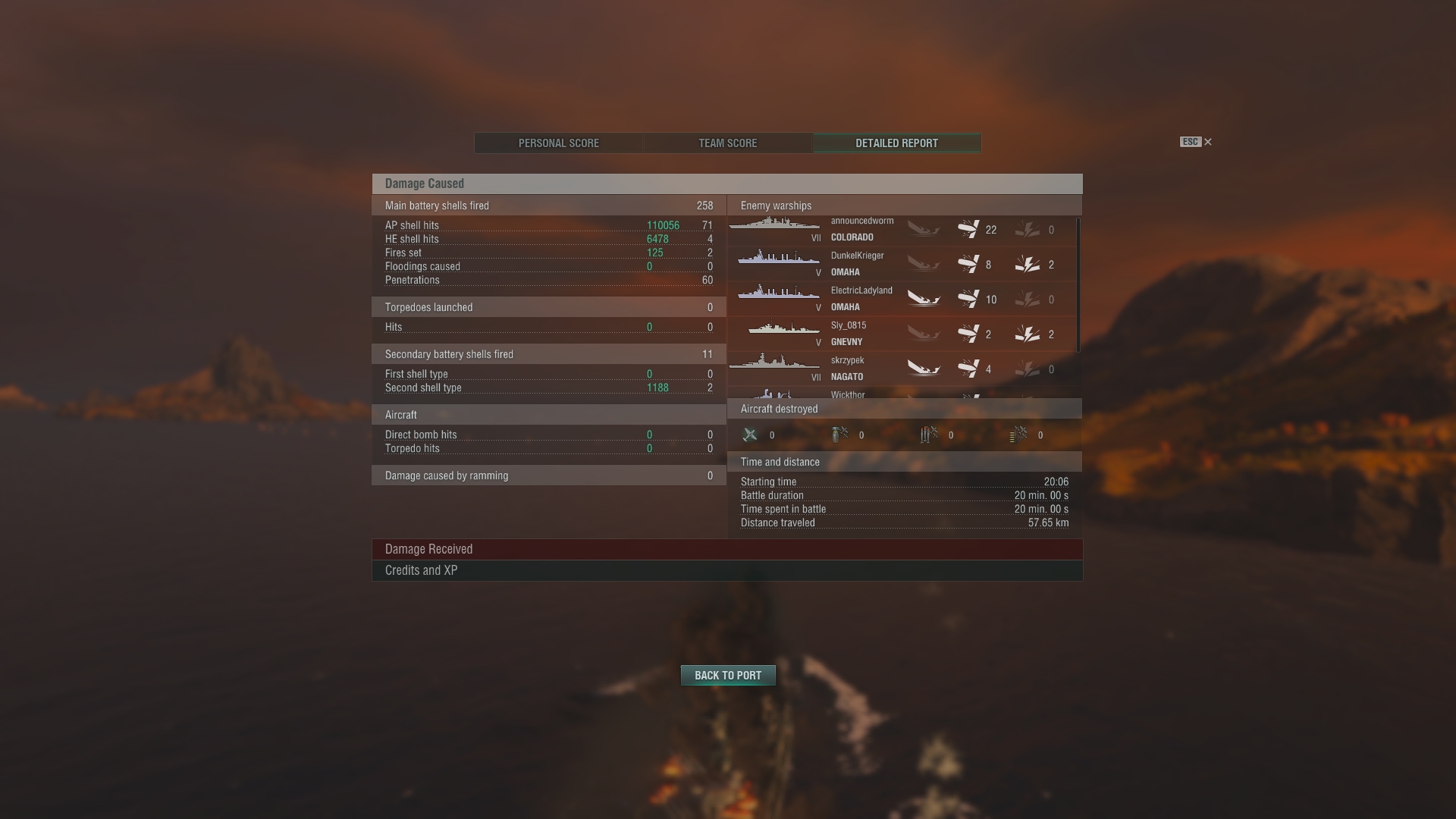Click the Back to Port button
1456x819 pixels.
(x=728, y=675)
